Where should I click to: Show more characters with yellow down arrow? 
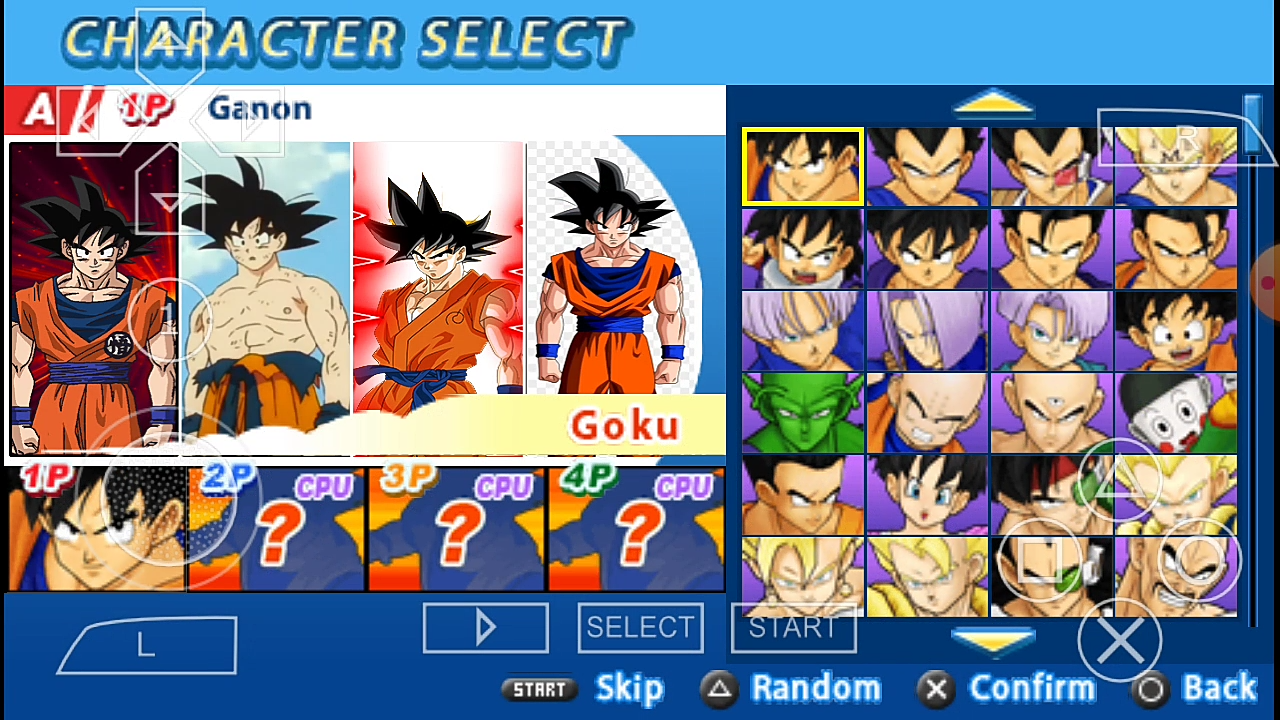click(993, 639)
